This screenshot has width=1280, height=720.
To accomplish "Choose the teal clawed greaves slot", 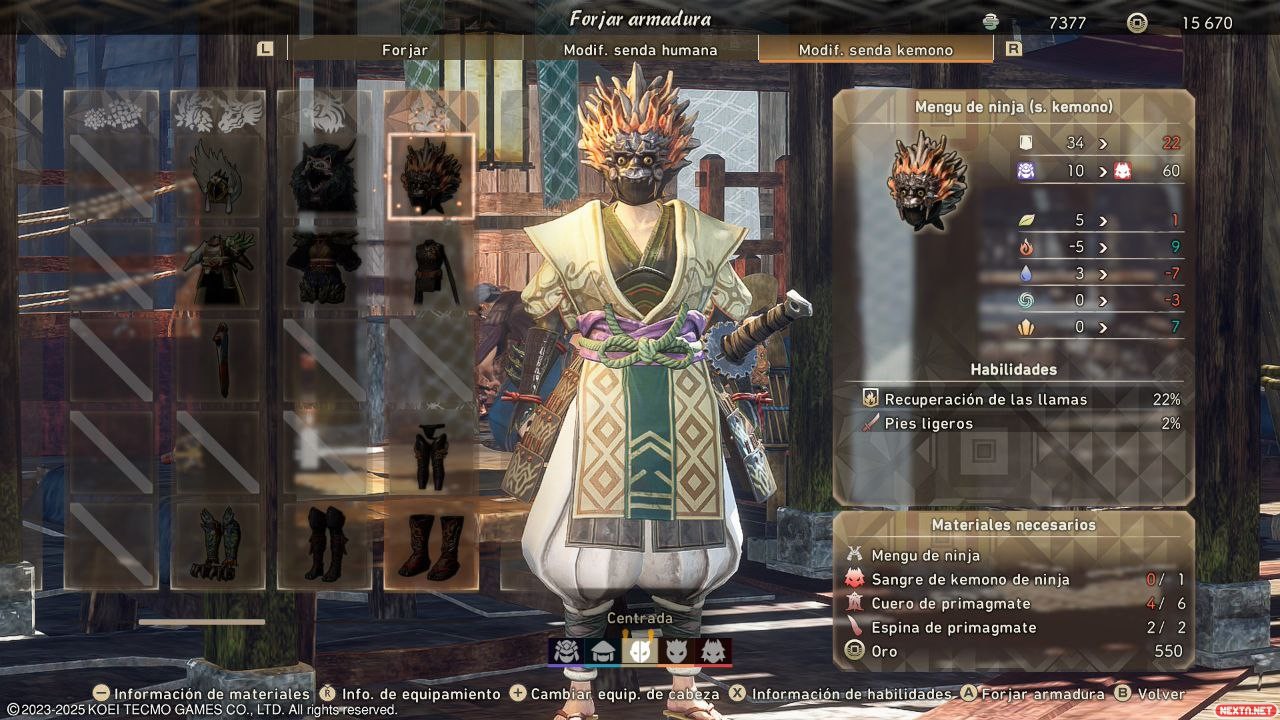I will pos(217,545).
